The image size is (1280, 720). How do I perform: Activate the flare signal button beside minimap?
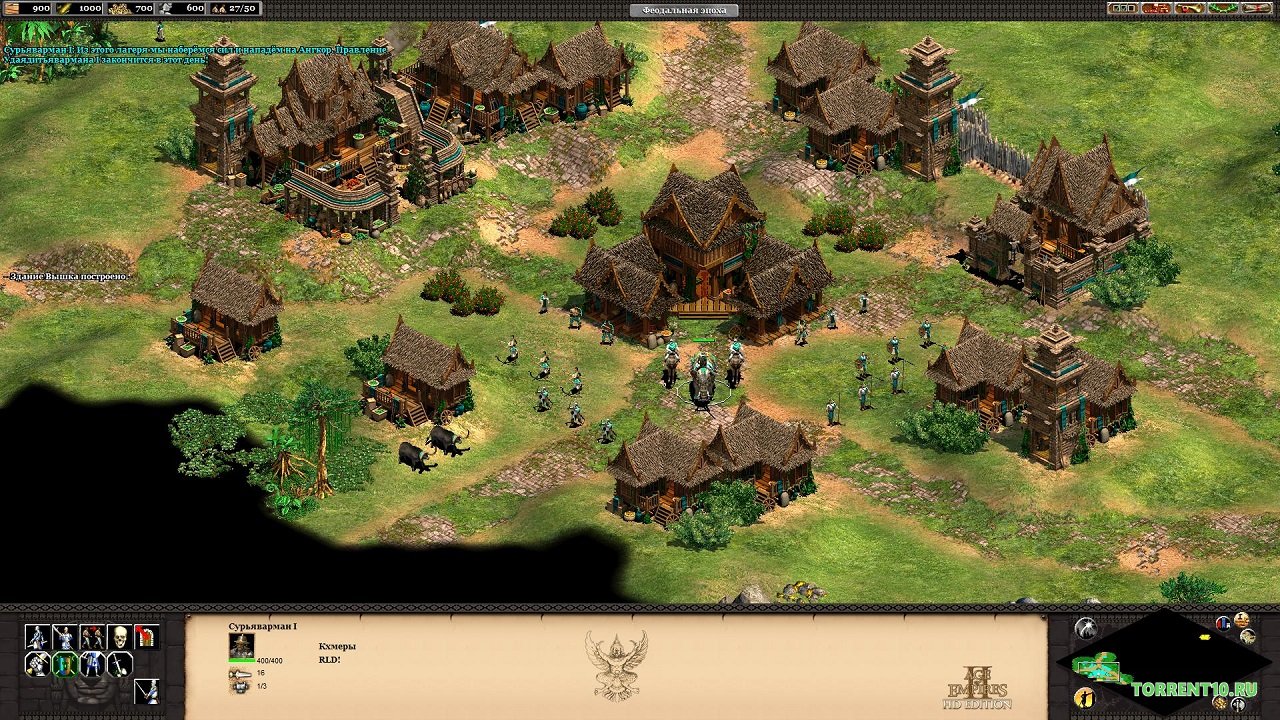[1085, 629]
